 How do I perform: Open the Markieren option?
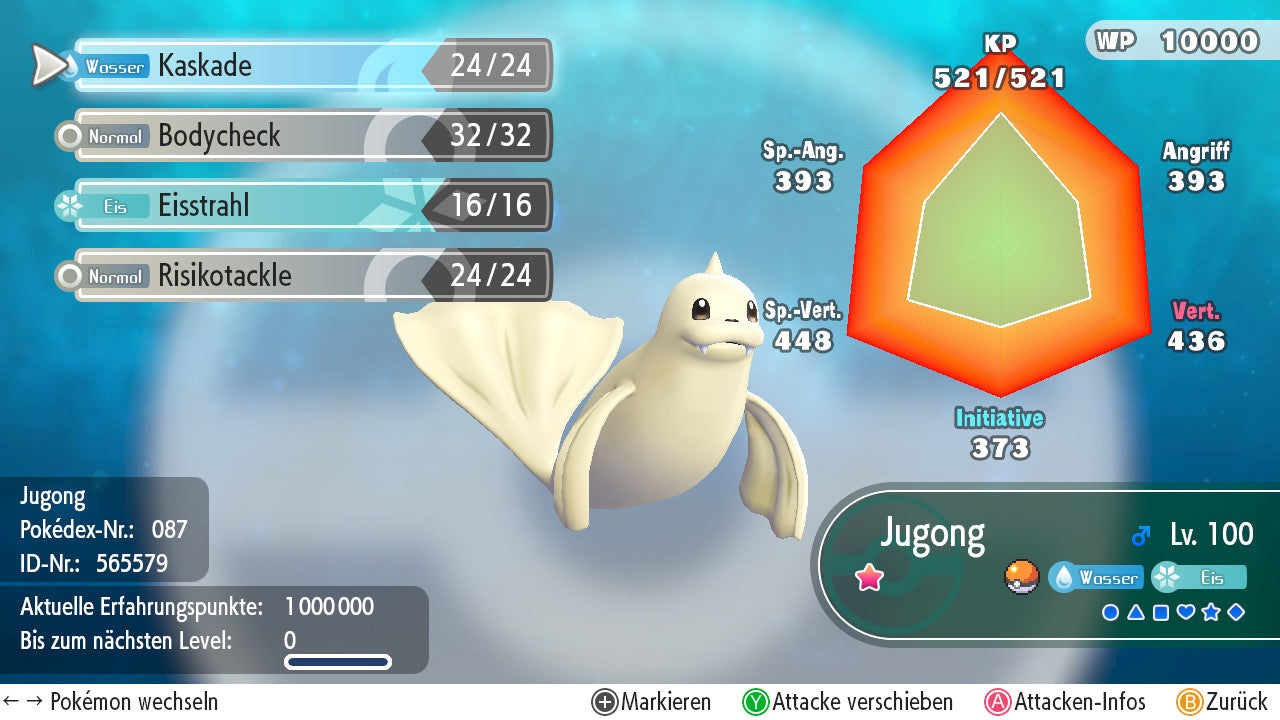pyautogui.click(x=652, y=702)
